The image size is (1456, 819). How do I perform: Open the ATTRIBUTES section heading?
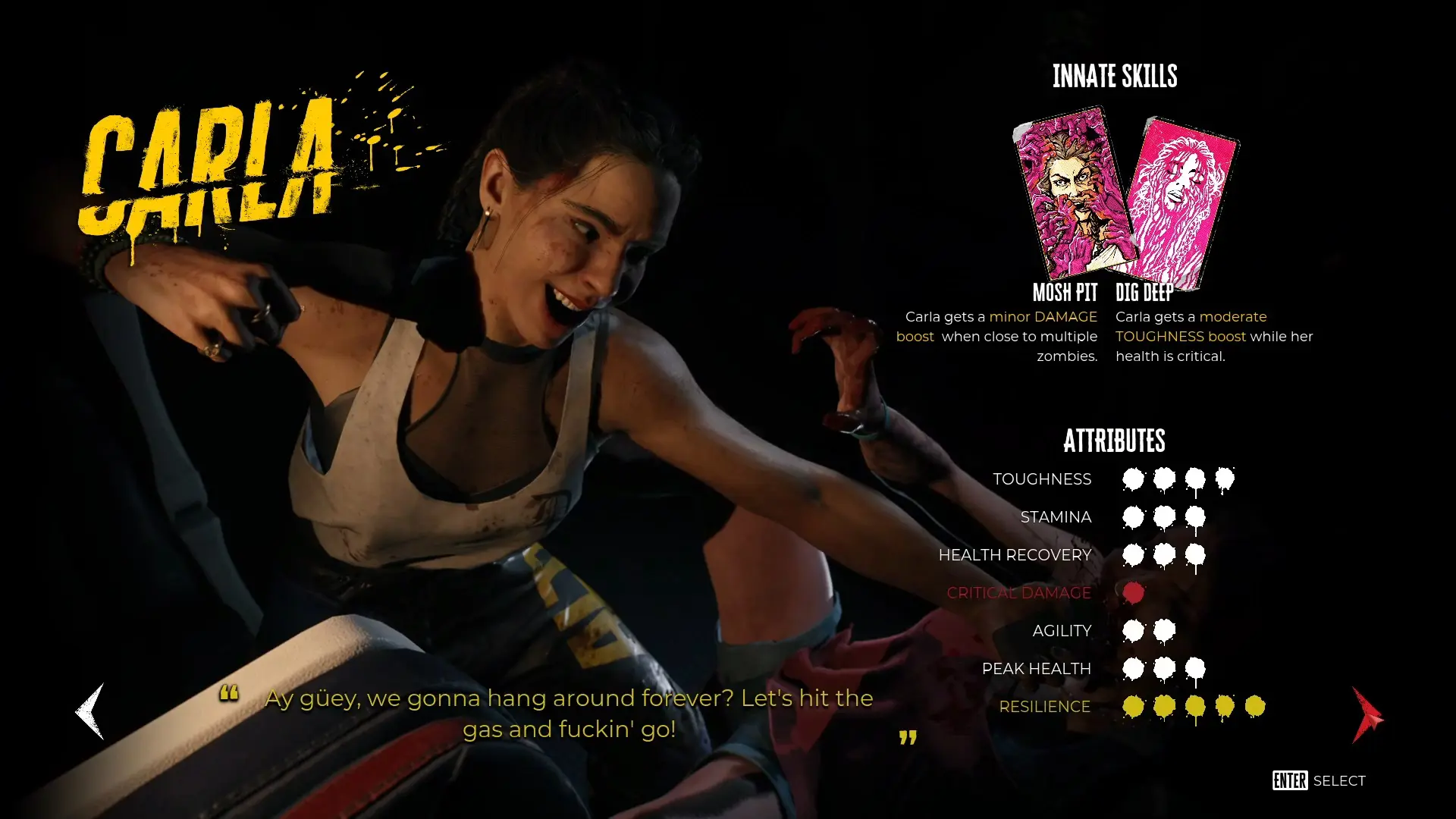[1115, 441]
